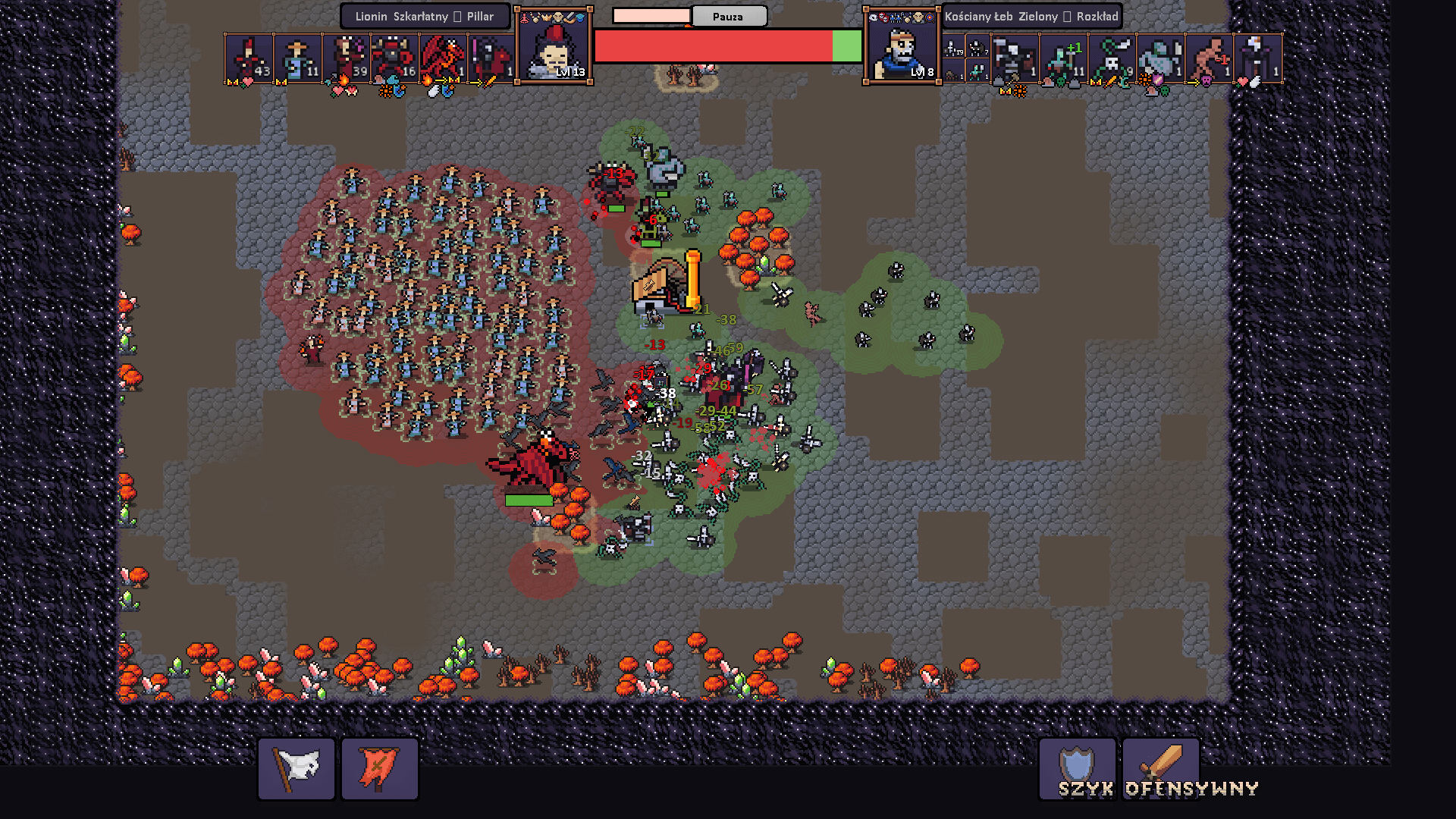Raise the white surrender flag
The height and width of the screenshot is (819, 1456).
(297, 769)
